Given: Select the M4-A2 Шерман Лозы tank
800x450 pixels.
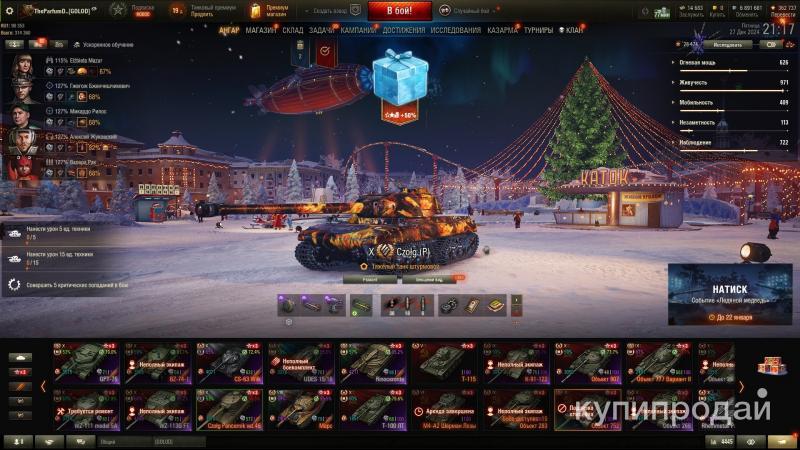Looking at the screenshot, I should pyautogui.click(x=439, y=410).
